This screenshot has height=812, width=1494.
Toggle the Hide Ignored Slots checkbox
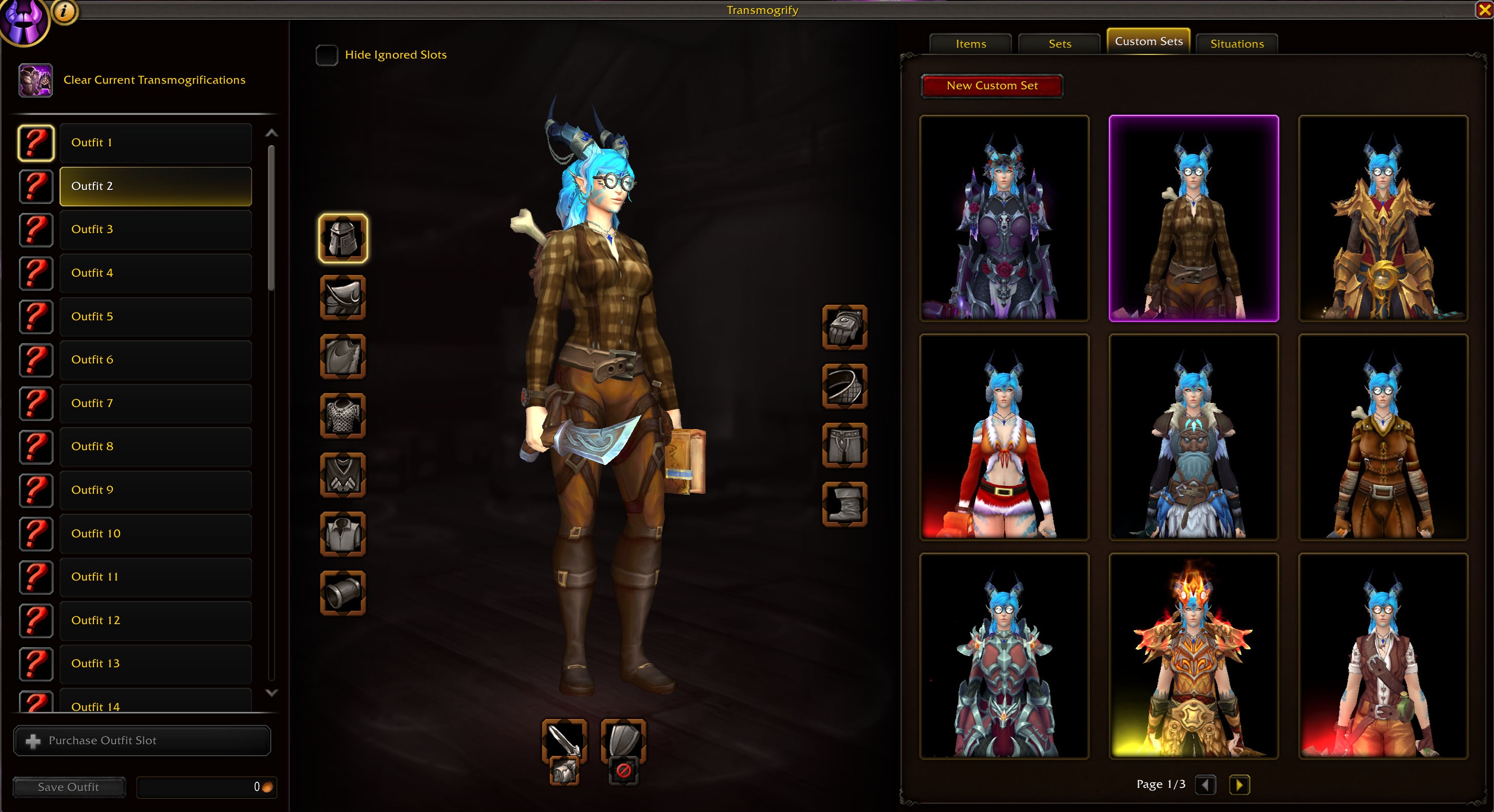[327, 55]
